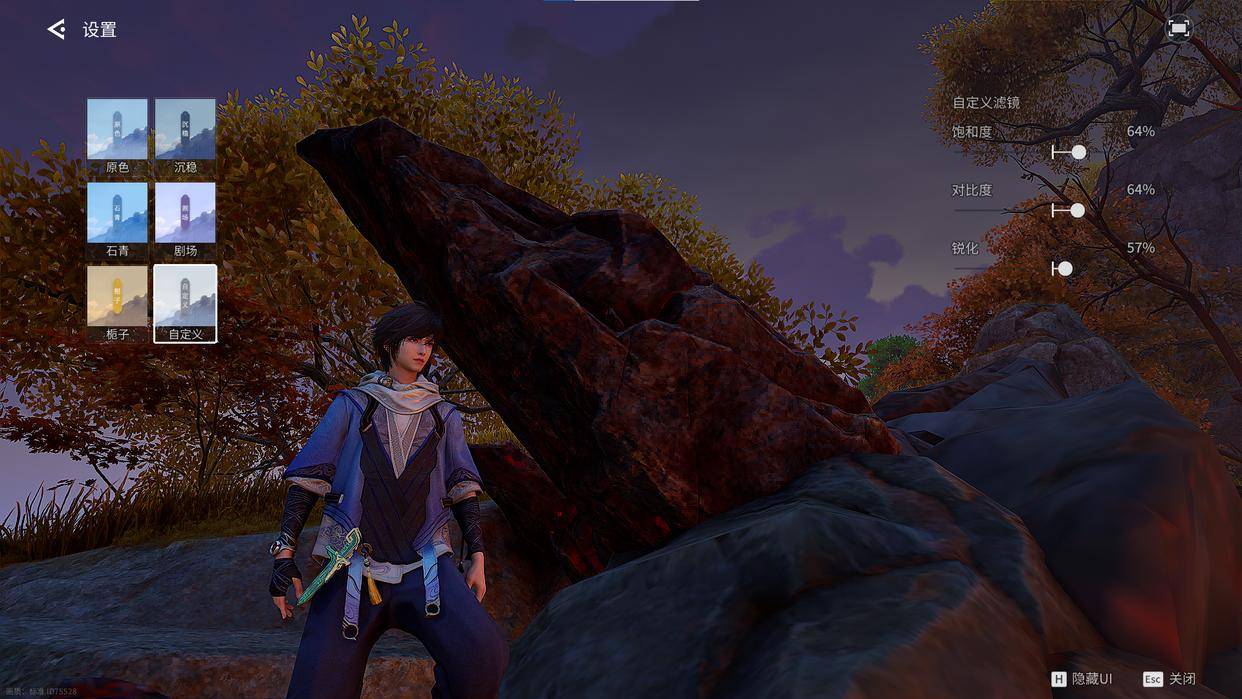Click the 对比度 contrast slider handle

(1077, 210)
